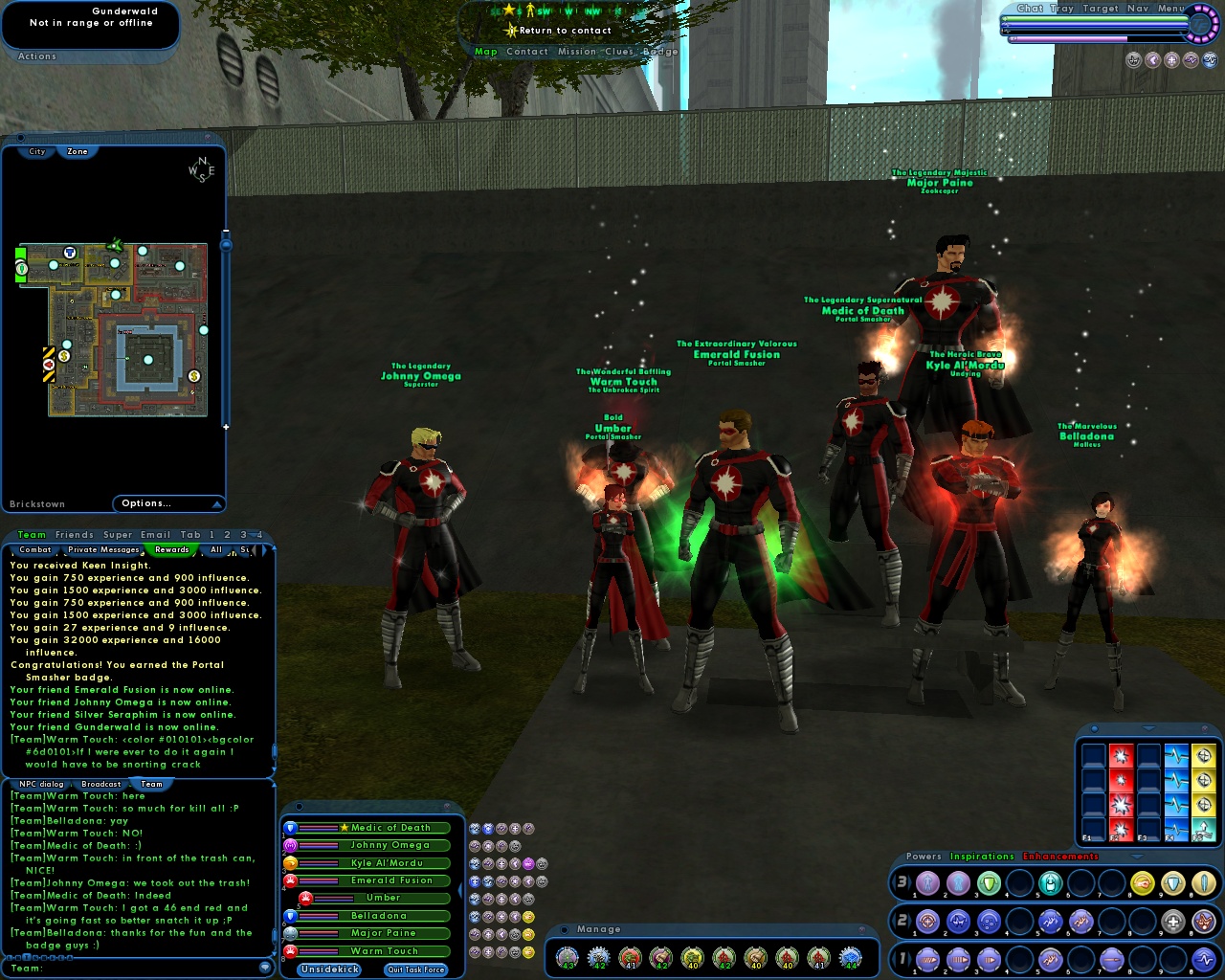Expand the team window side arrow
This screenshot has width=1225, height=980.
(x=459, y=889)
